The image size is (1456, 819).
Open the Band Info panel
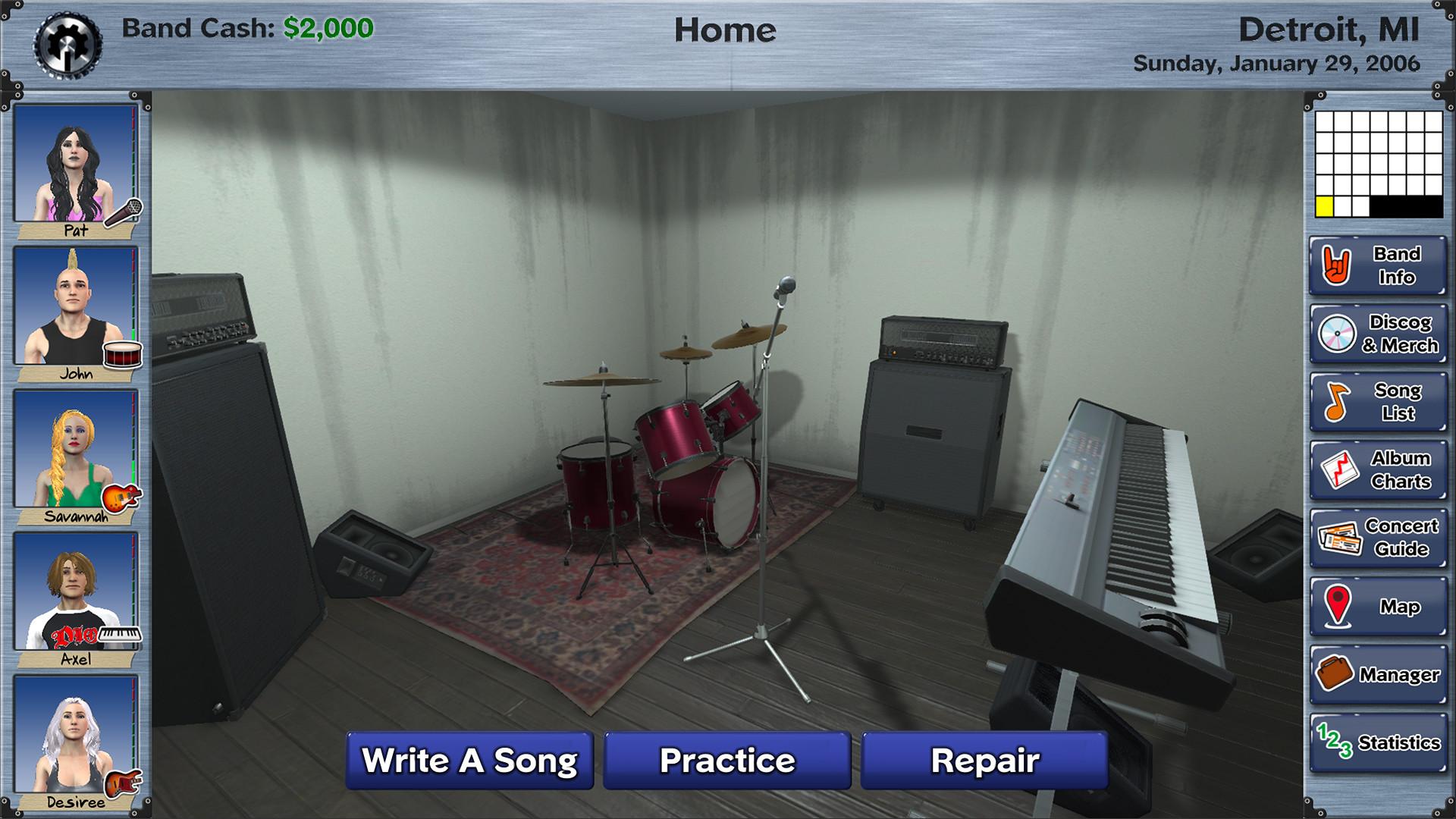point(1376,266)
